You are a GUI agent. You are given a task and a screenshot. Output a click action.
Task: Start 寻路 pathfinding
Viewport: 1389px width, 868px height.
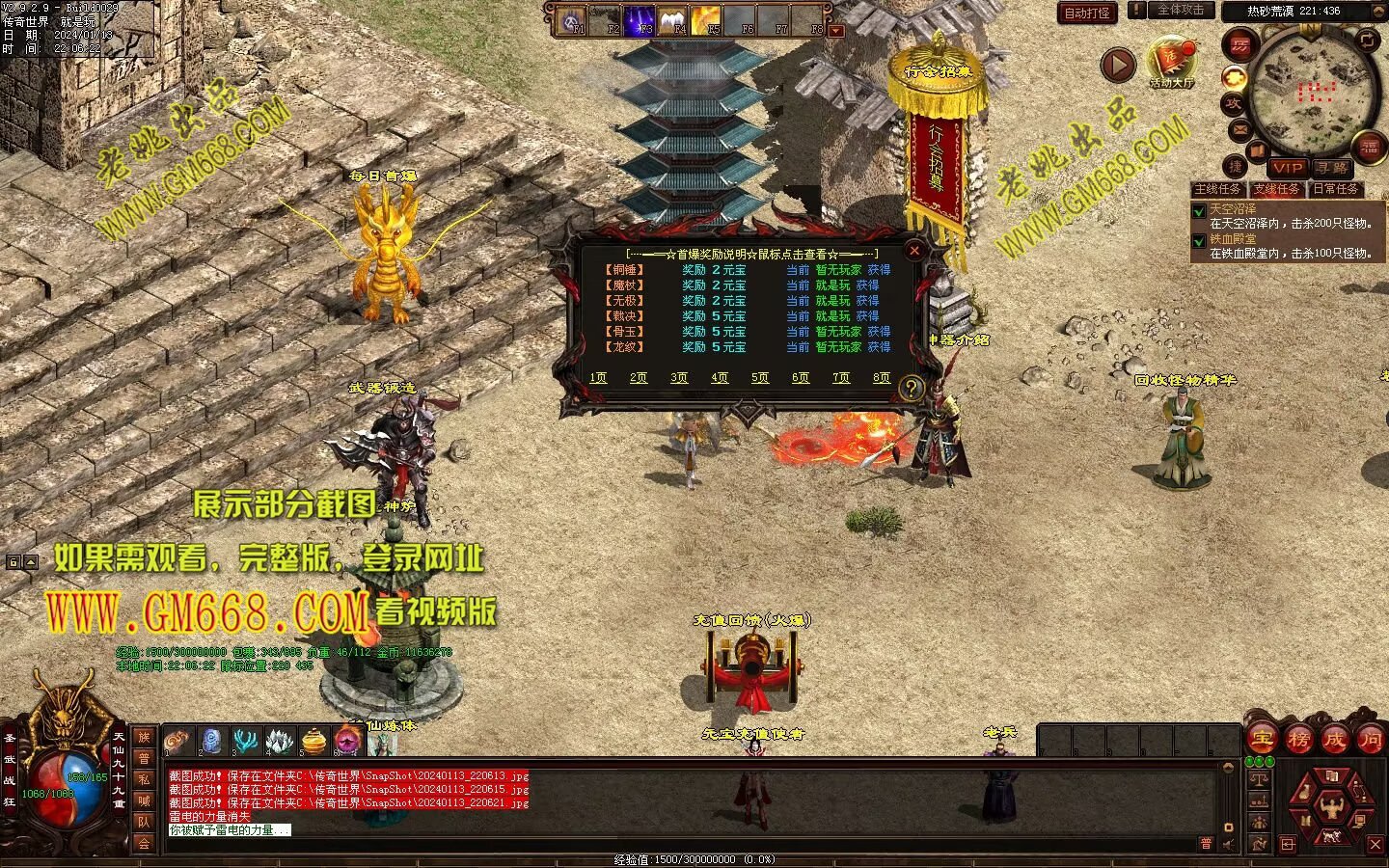[1332, 168]
